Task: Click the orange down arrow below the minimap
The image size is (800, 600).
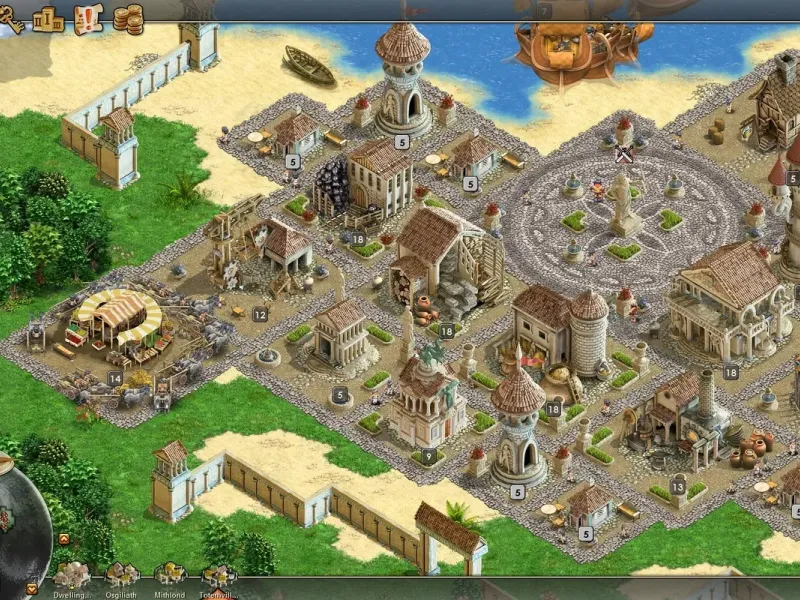Action: (32, 588)
